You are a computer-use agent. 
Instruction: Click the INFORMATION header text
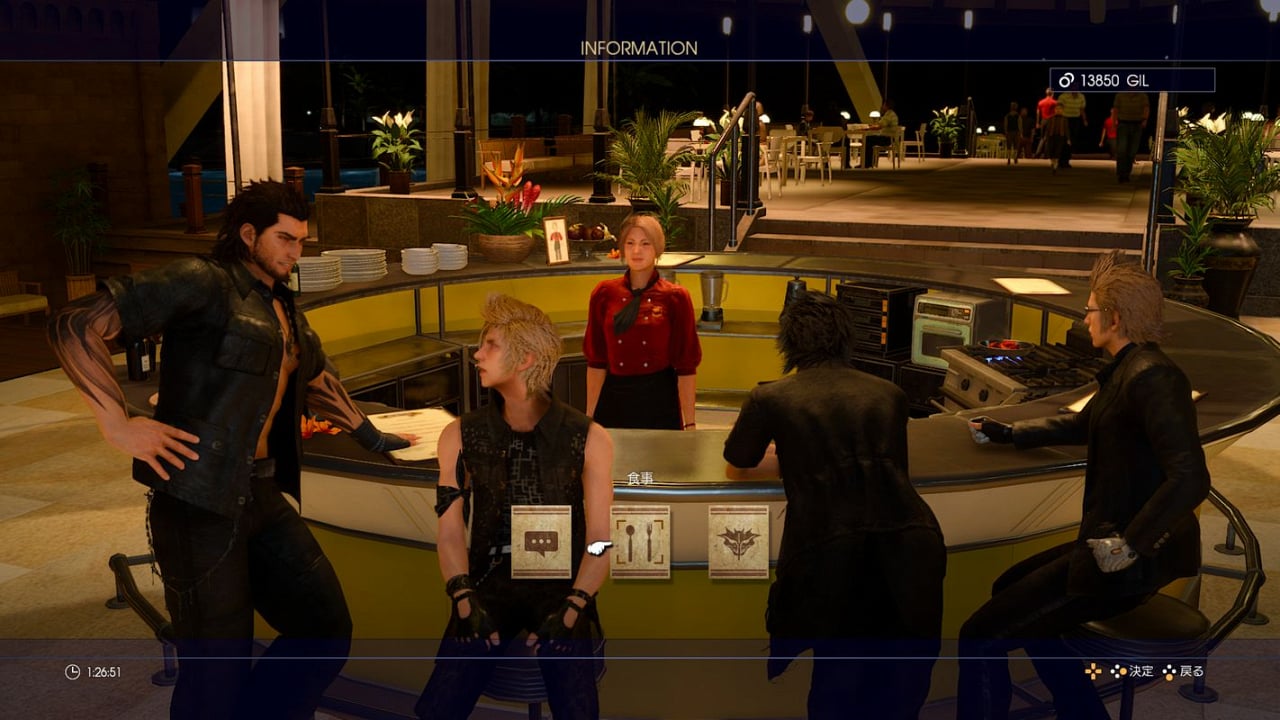point(640,47)
